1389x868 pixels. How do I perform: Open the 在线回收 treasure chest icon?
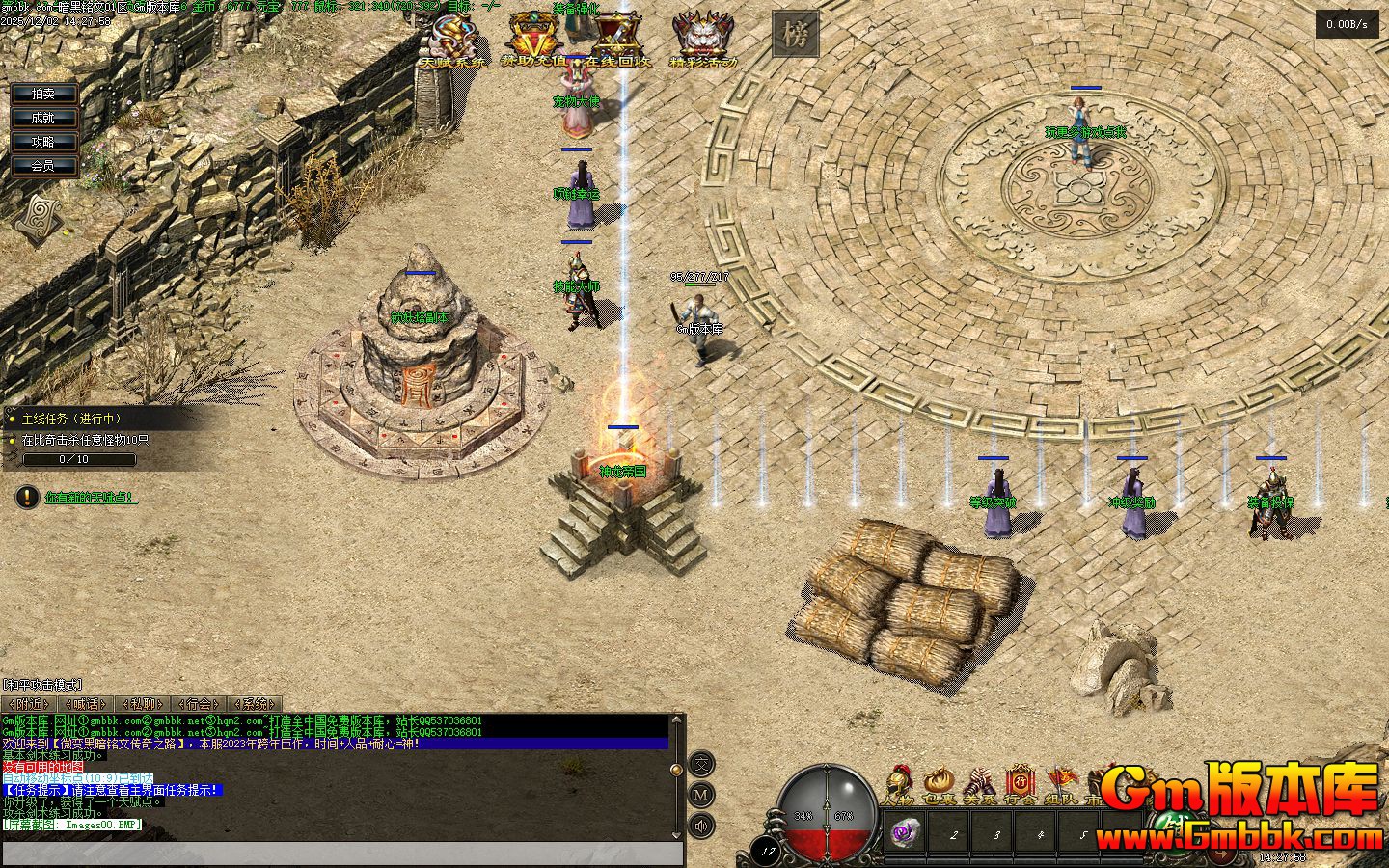coord(620,41)
